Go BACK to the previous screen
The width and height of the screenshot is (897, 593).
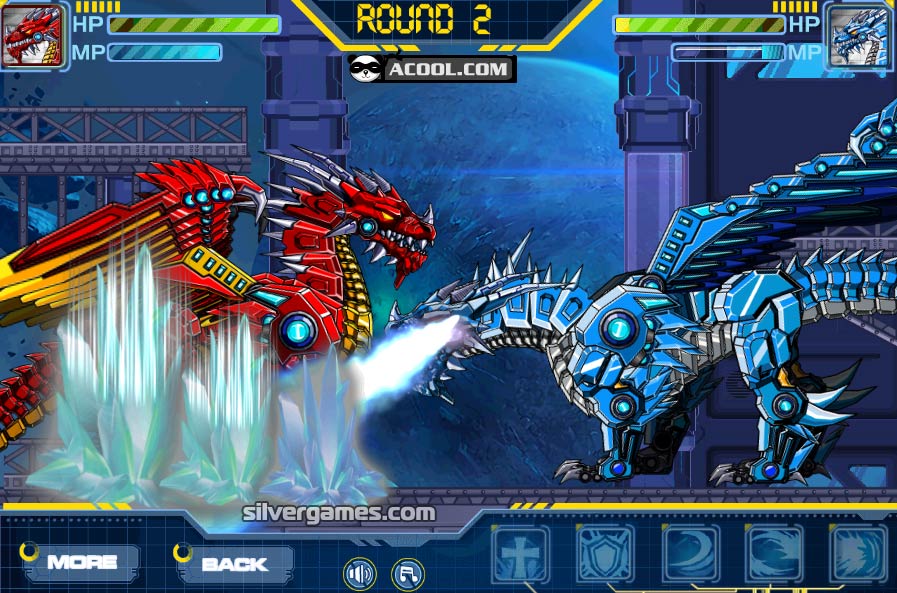(235, 563)
